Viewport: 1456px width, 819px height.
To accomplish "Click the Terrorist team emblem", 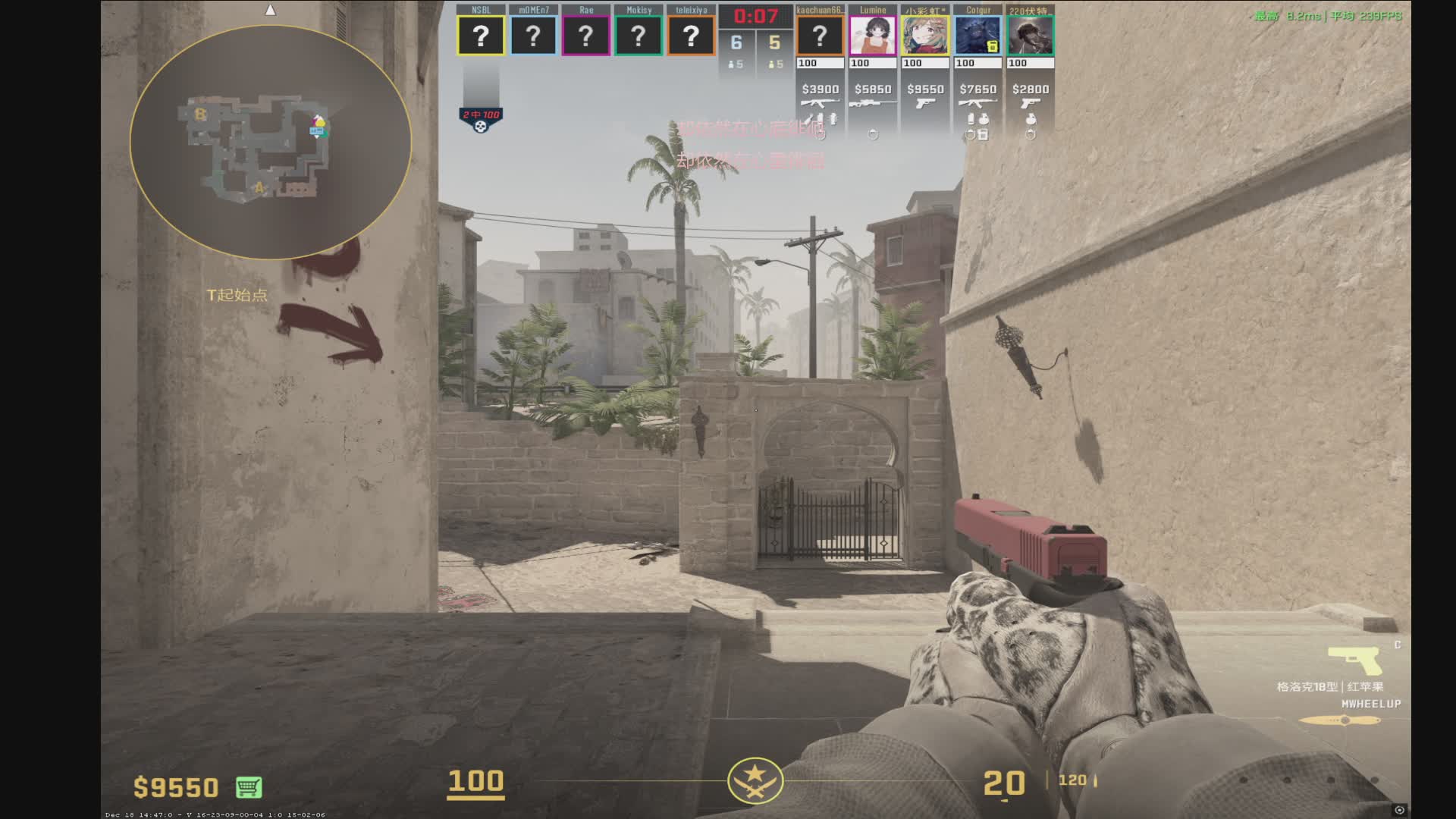I will click(755, 780).
